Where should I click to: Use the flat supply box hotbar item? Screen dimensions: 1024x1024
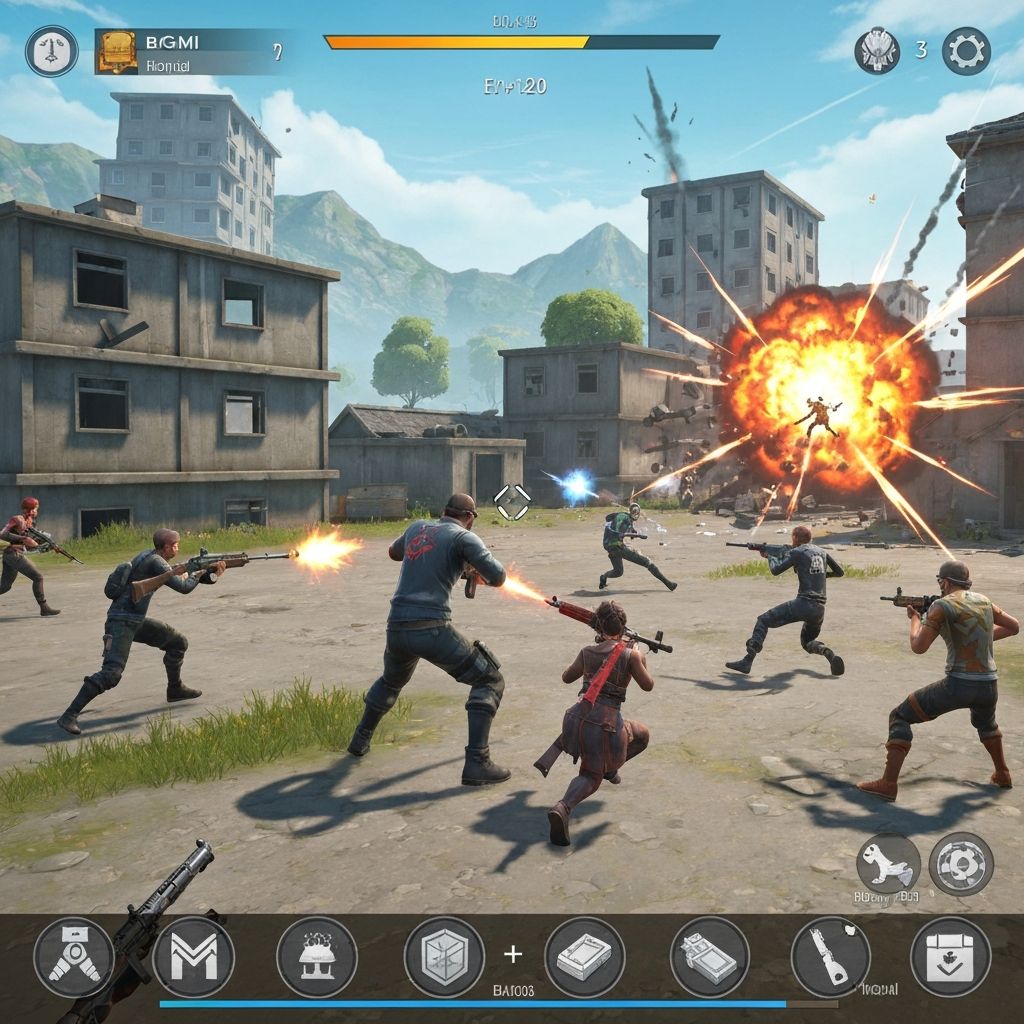pos(584,957)
